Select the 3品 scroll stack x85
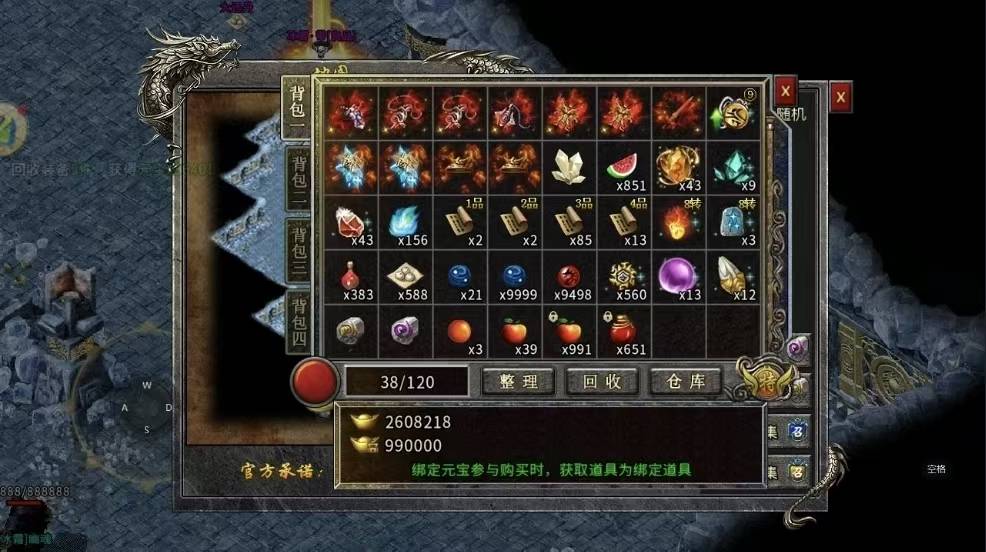 (570, 221)
